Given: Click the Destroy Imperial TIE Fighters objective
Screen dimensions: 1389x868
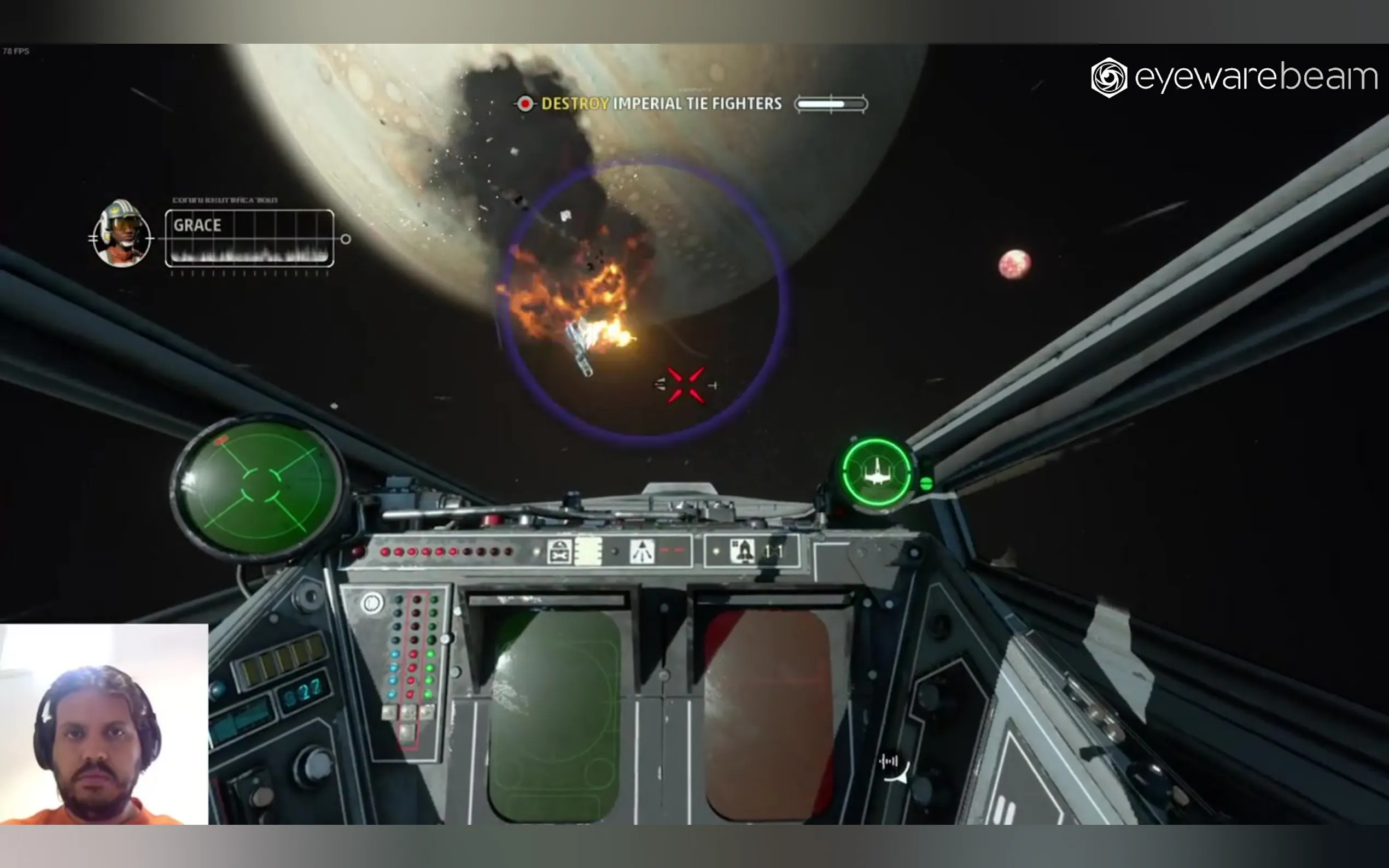Looking at the screenshot, I should tap(661, 104).
